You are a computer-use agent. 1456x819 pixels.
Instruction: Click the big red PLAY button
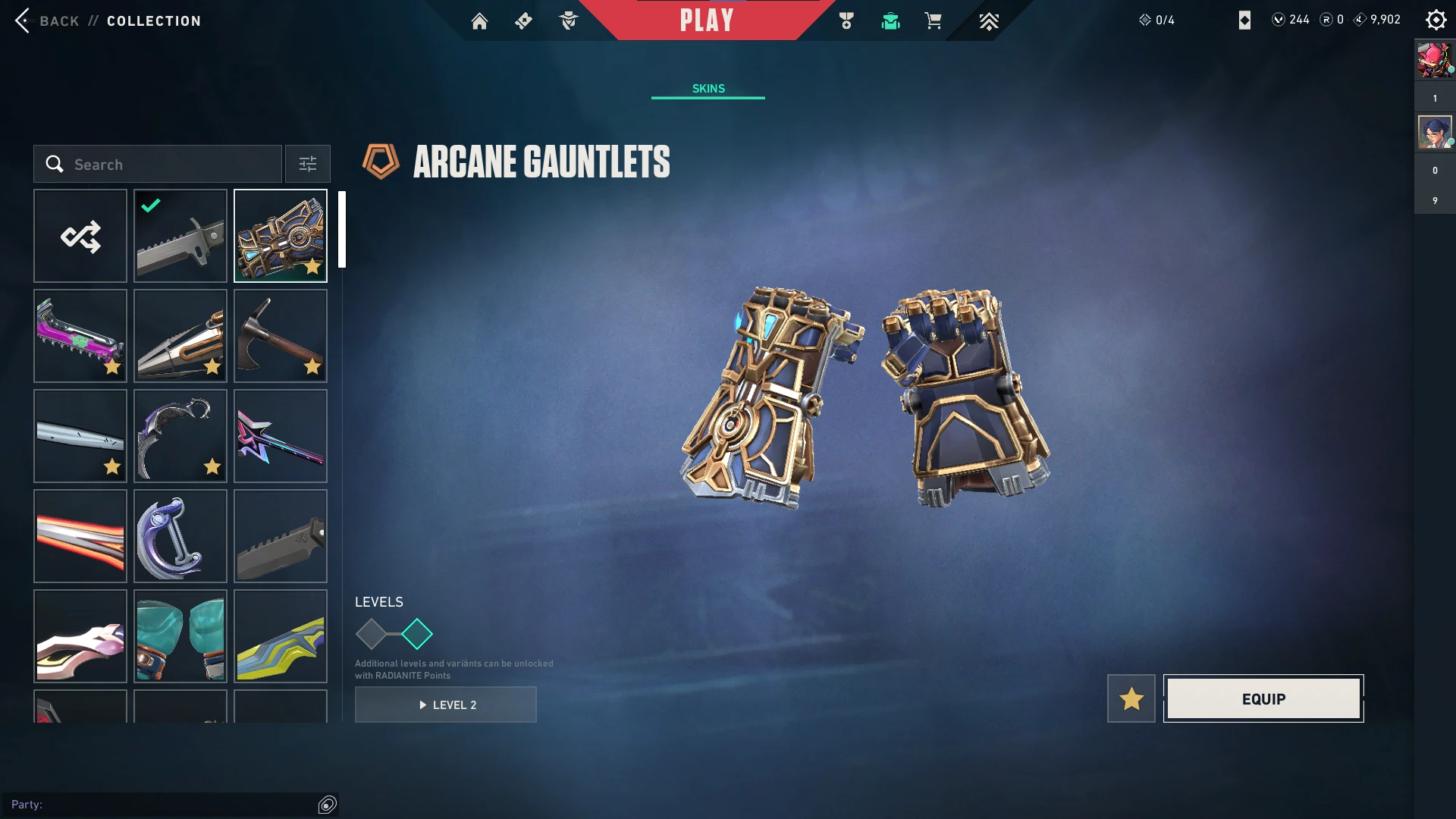[x=707, y=20]
